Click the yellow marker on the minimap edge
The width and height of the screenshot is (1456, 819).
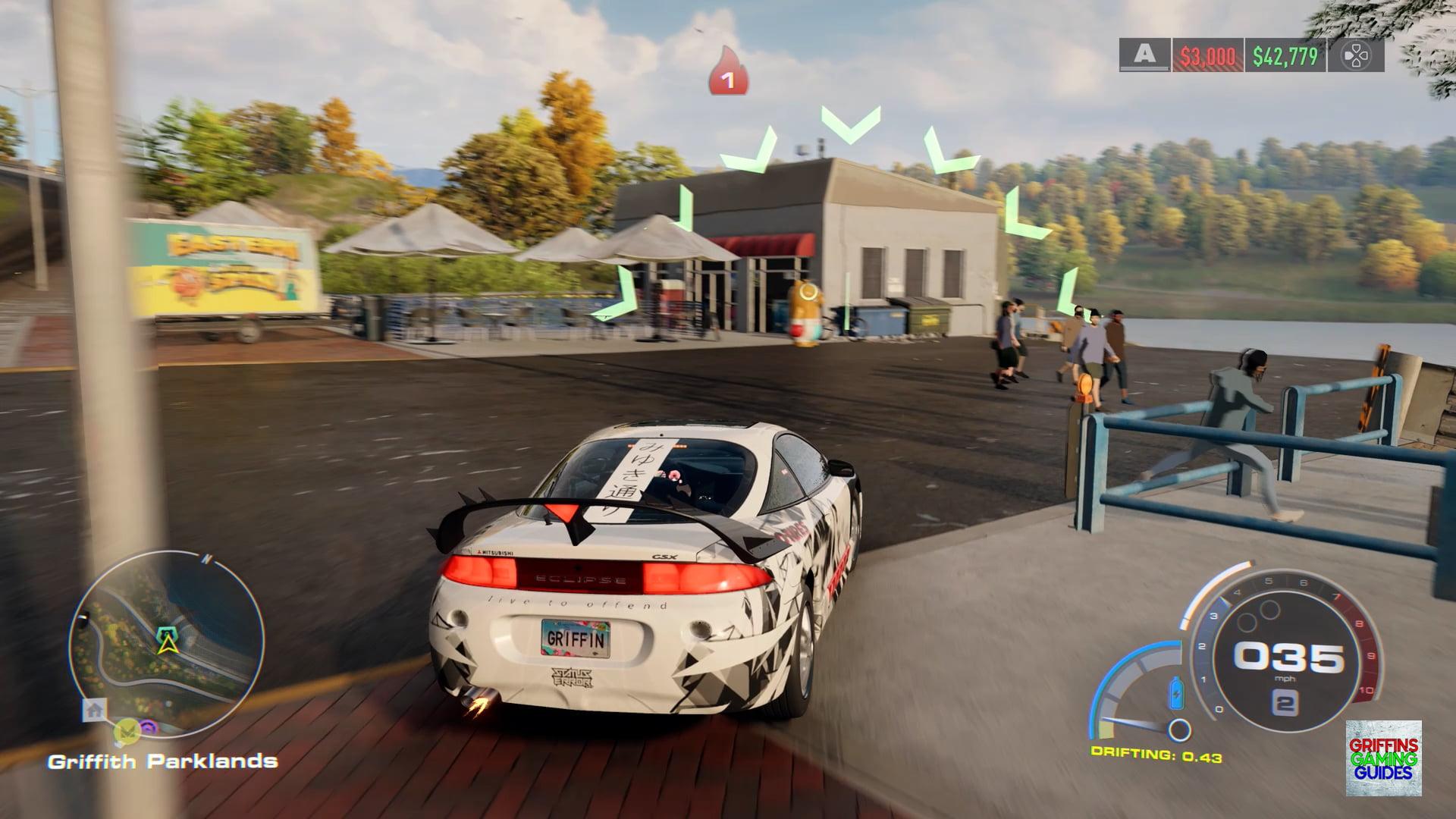coord(125,731)
